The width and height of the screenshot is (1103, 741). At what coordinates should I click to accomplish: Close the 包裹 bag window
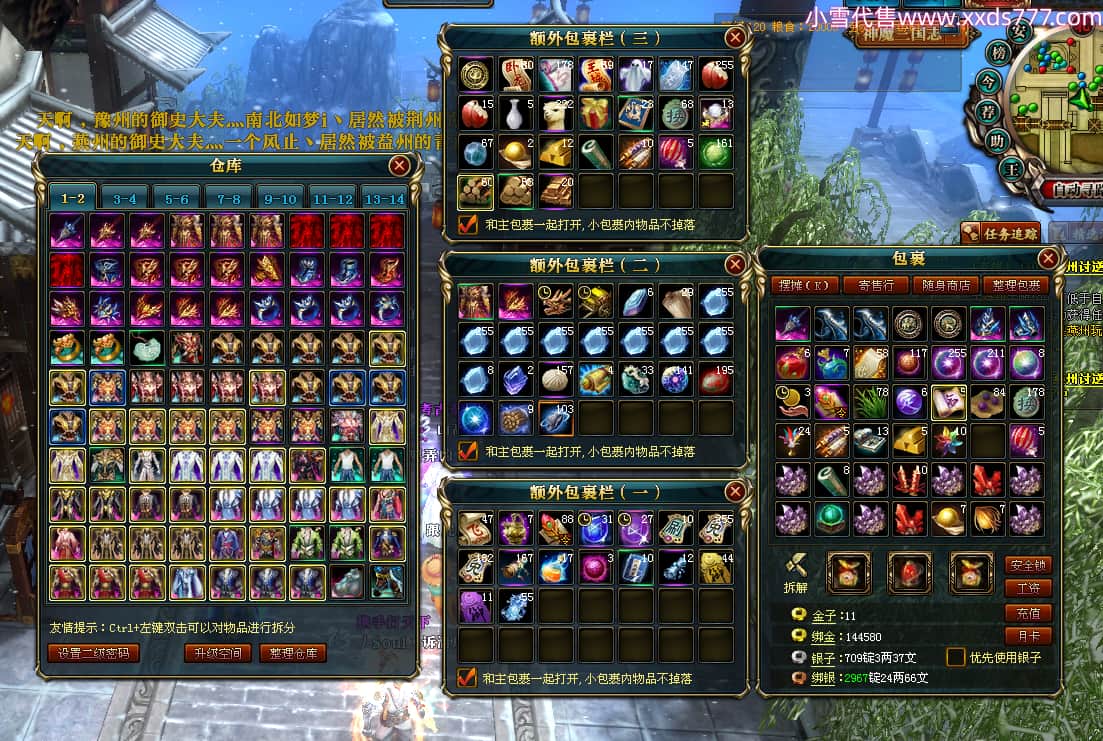point(1048,259)
